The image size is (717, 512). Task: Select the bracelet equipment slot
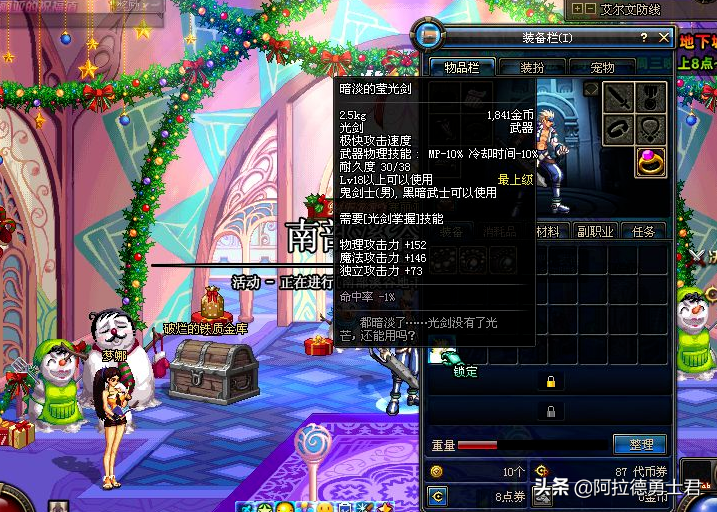[617, 129]
